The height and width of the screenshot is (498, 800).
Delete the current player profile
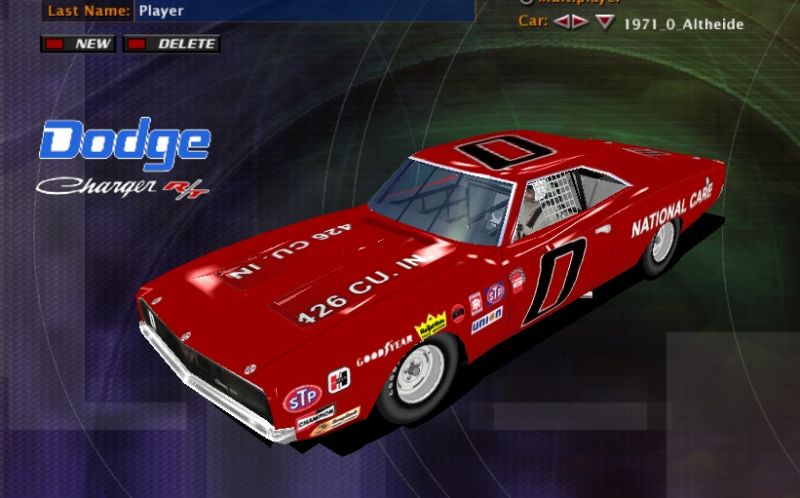(x=171, y=44)
